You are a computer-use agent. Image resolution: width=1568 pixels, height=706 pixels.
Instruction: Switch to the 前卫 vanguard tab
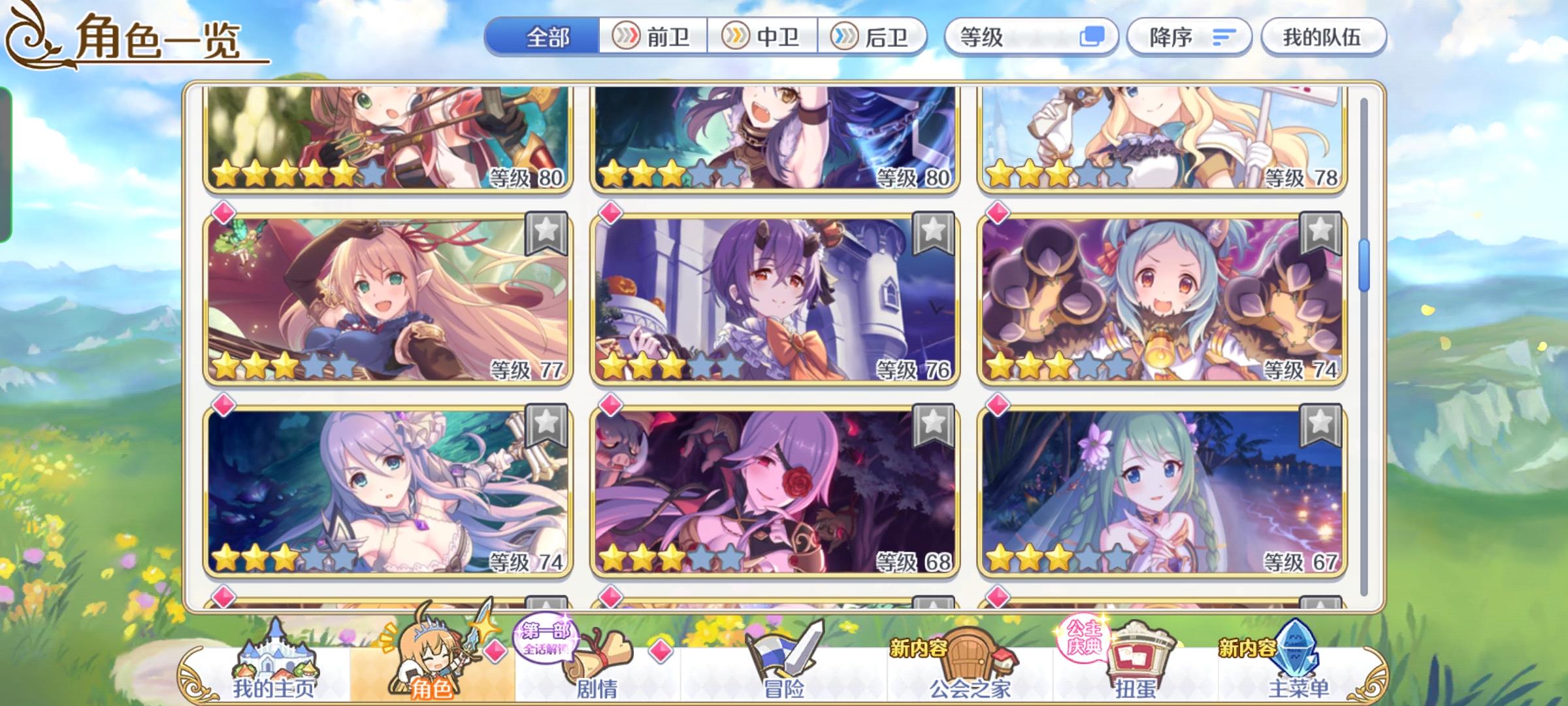(x=653, y=37)
